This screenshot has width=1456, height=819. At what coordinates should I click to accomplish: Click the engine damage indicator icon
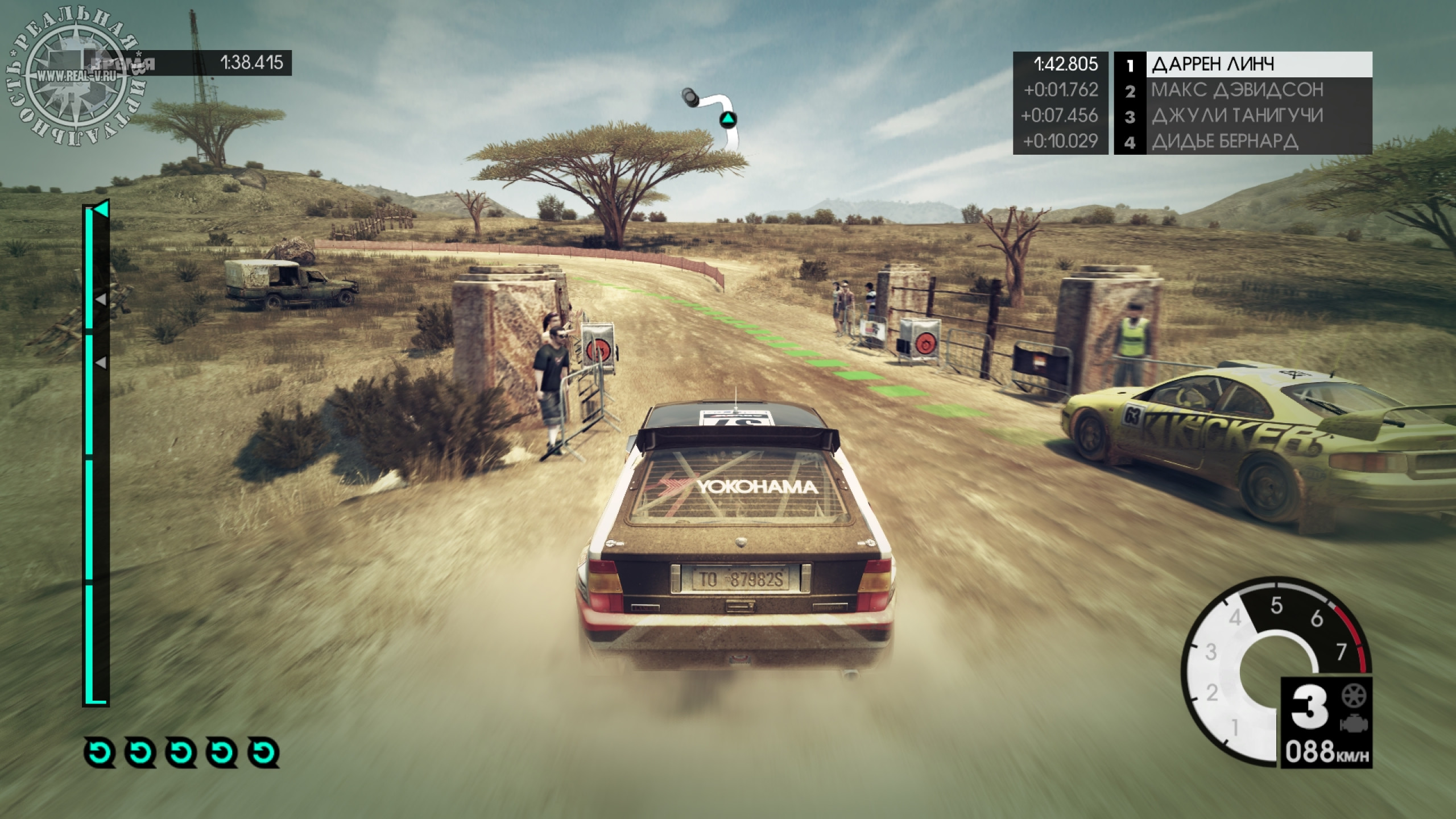point(1353,724)
